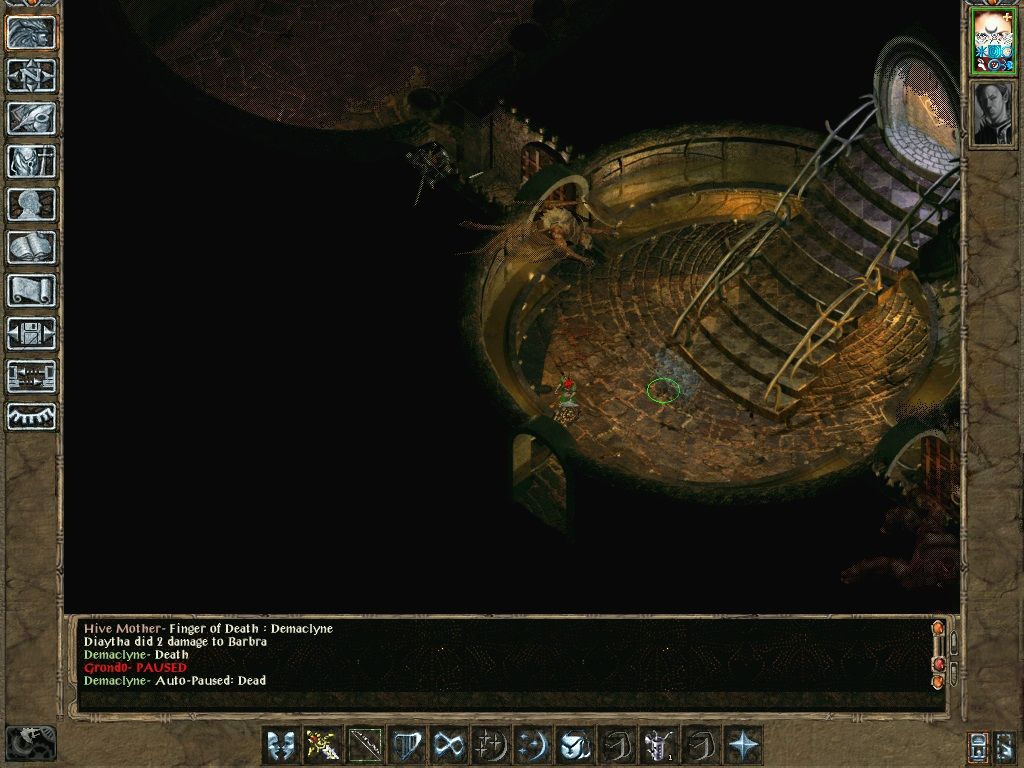Activate the talk masks action
1024x768 pixels.
281,745
